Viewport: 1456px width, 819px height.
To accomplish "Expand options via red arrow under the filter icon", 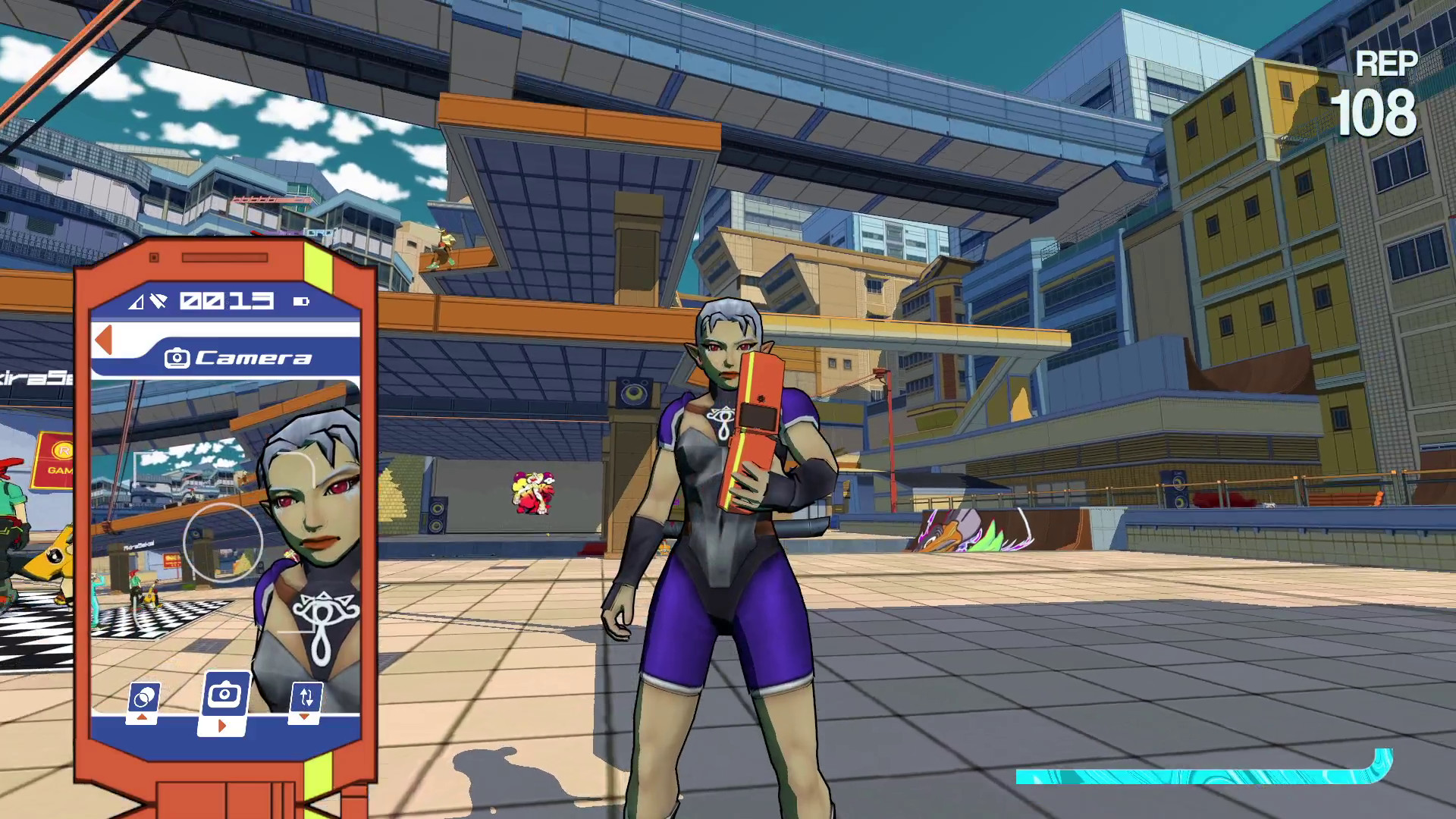I will coord(143,717).
